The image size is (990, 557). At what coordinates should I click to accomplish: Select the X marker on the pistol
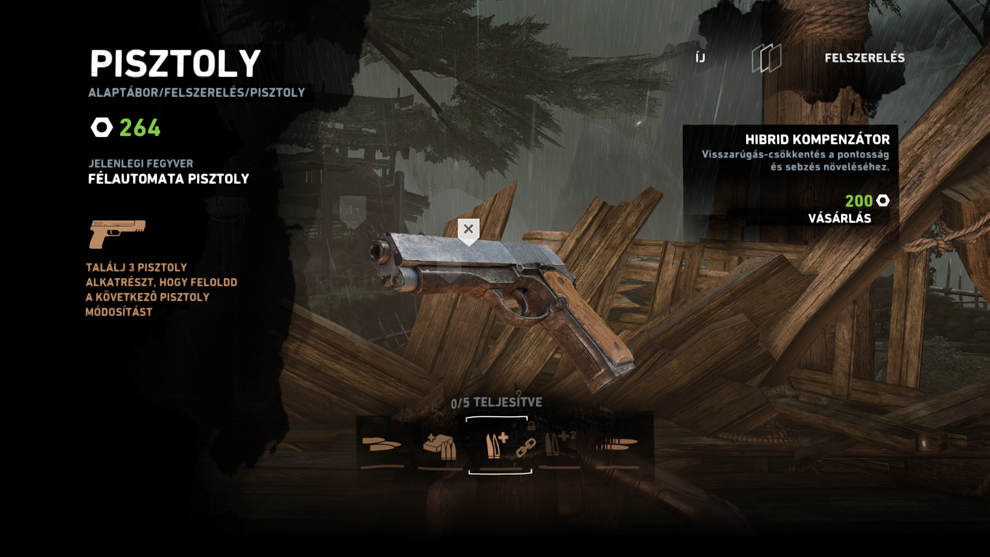(468, 230)
